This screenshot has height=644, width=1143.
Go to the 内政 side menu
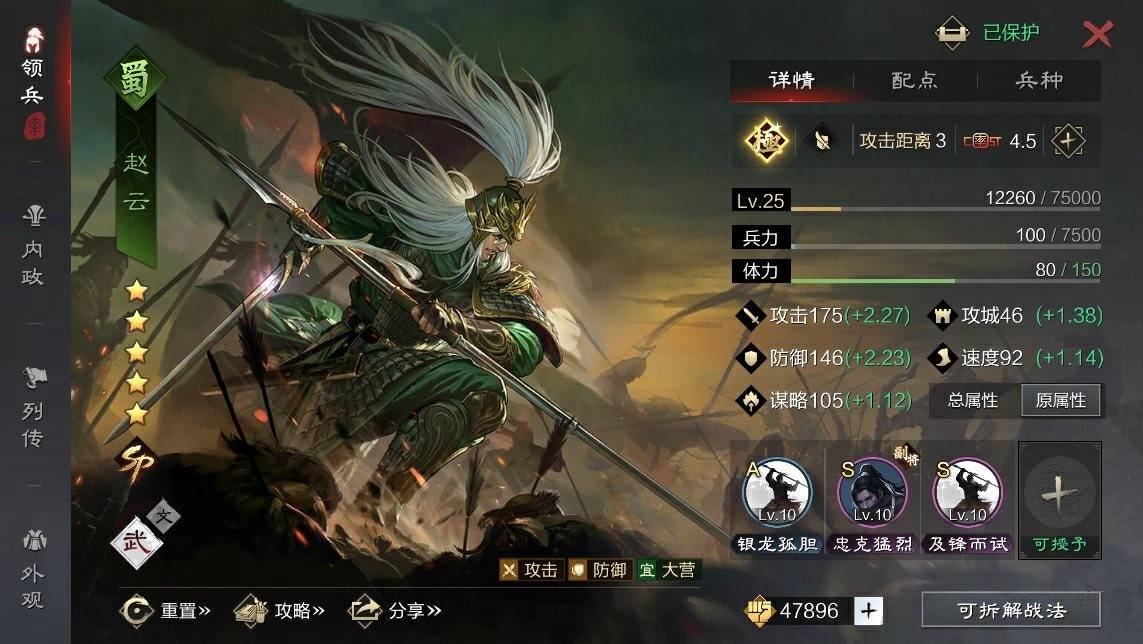tap(33, 245)
